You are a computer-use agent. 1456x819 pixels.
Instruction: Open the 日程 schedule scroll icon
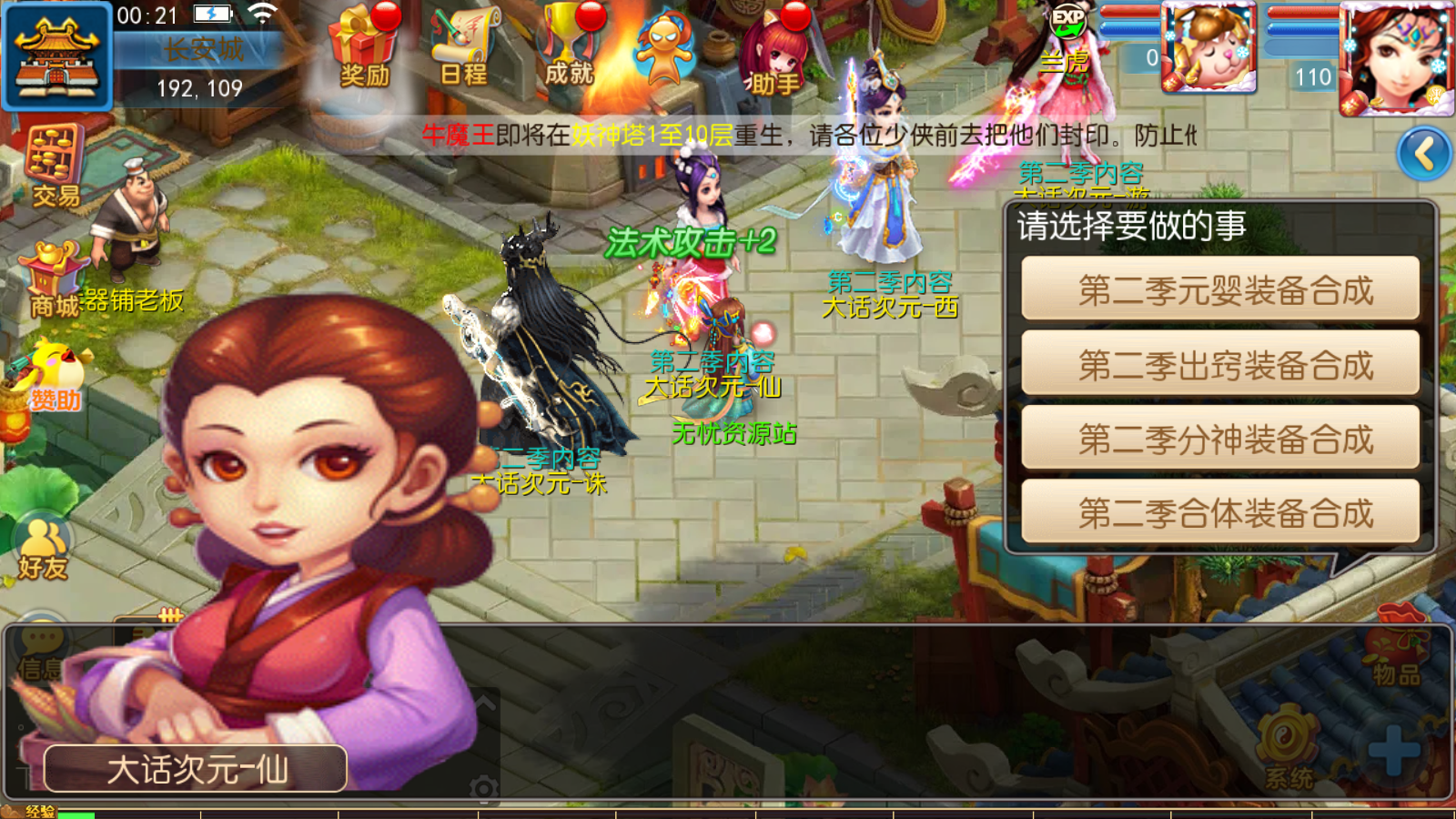[x=464, y=47]
